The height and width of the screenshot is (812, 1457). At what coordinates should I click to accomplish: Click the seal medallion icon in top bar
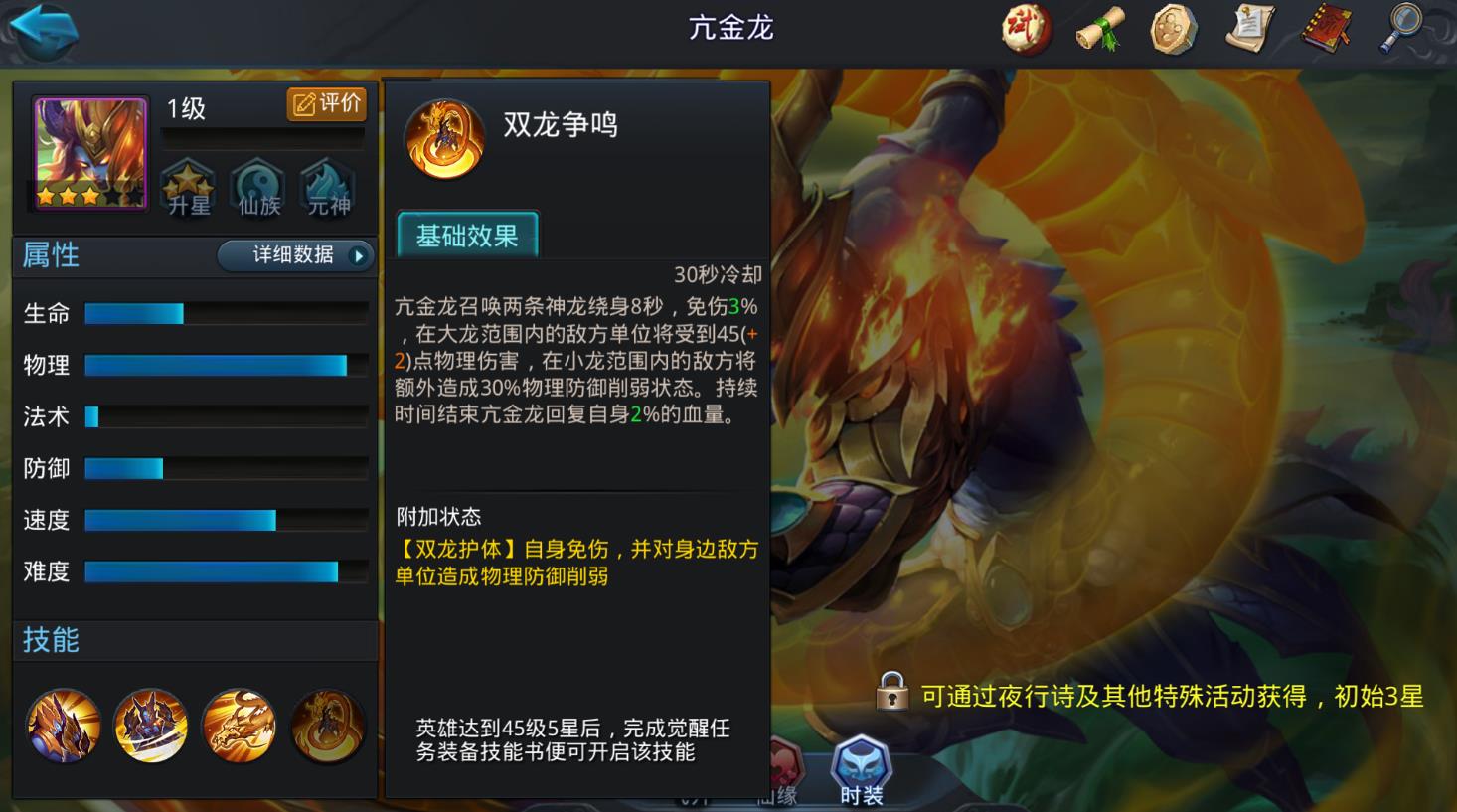1173,30
